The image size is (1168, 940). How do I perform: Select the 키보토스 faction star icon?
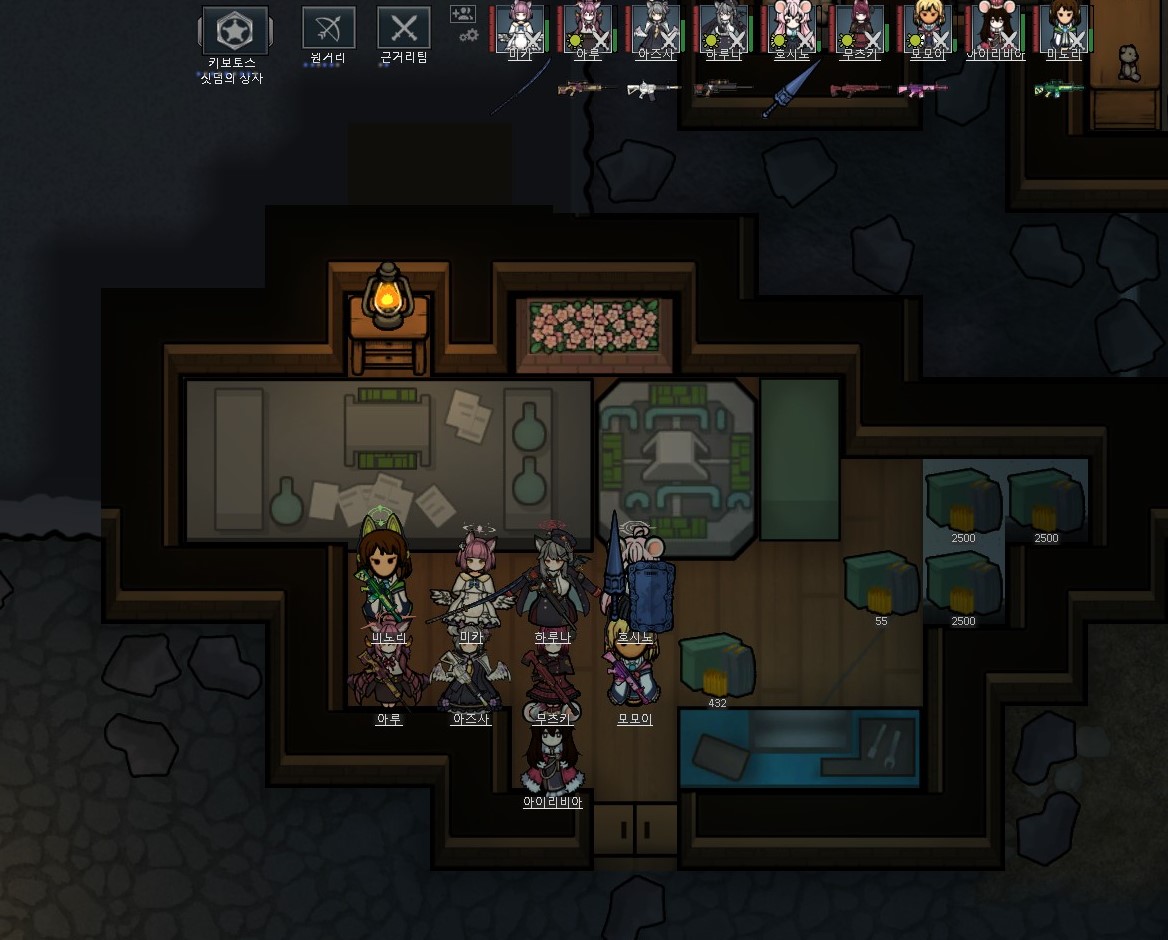[235, 31]
